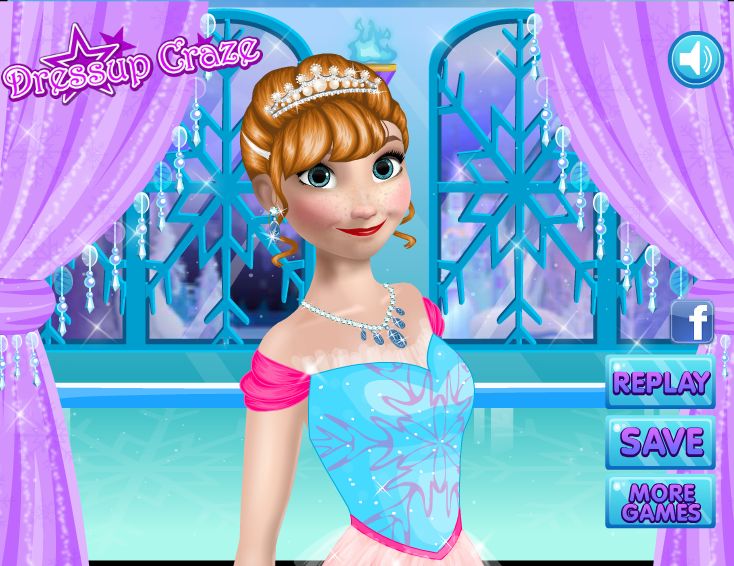Share via the Facebook icon
Screen dimensions: 734x566
click(x=693, y=322)
